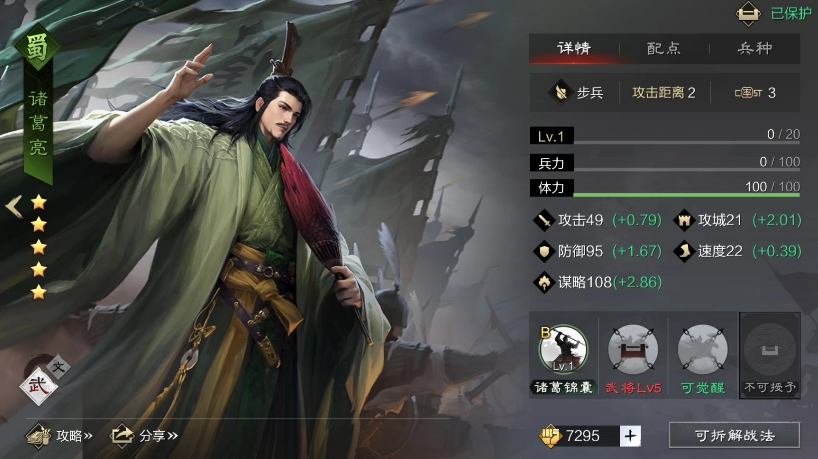Switch to the 兵种 troop type tab

754,48
